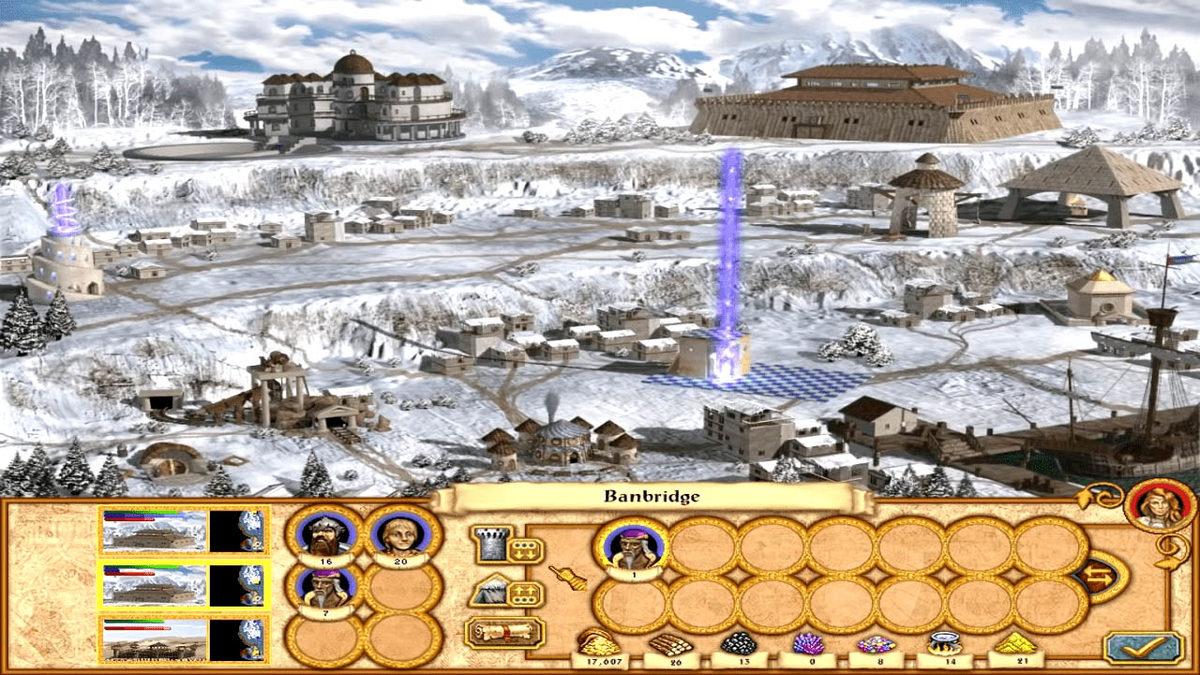This screenshot has width=1200, height=675.
Task: Open the rolled scroll button
Action: click(x=504, y=632)
